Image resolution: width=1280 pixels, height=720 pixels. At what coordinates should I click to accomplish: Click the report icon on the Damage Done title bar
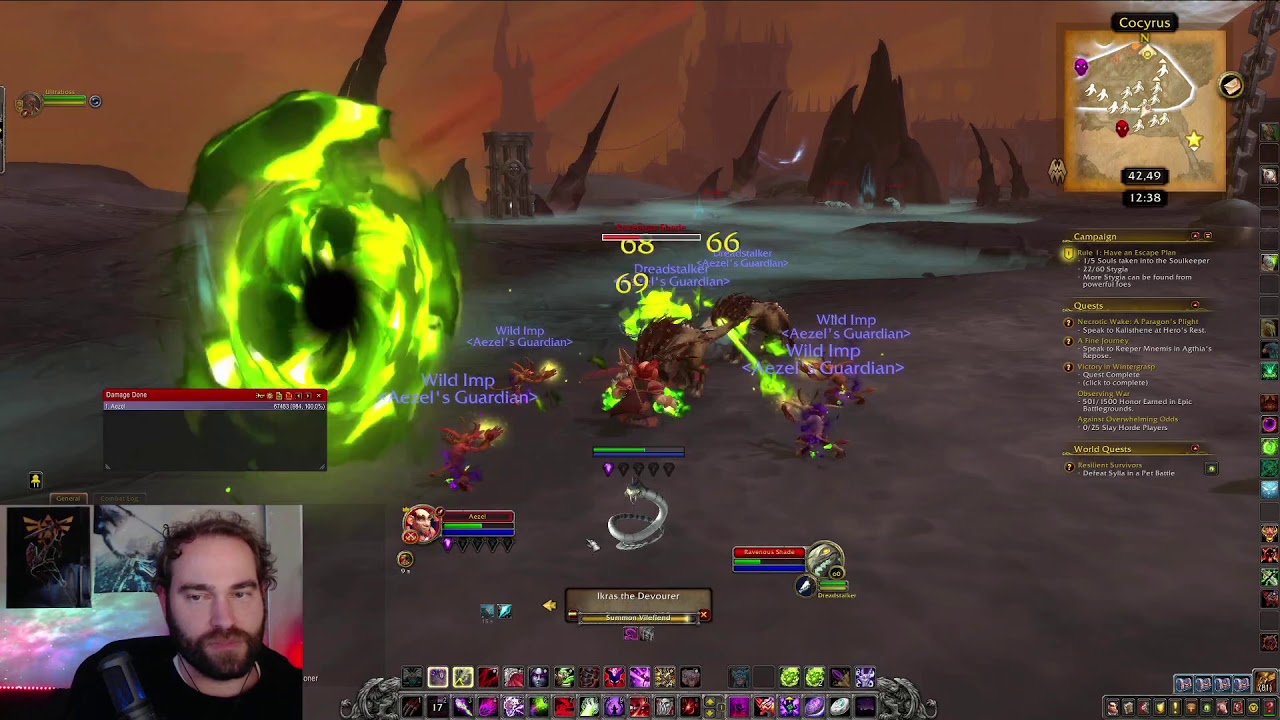[x=279, y=395]
